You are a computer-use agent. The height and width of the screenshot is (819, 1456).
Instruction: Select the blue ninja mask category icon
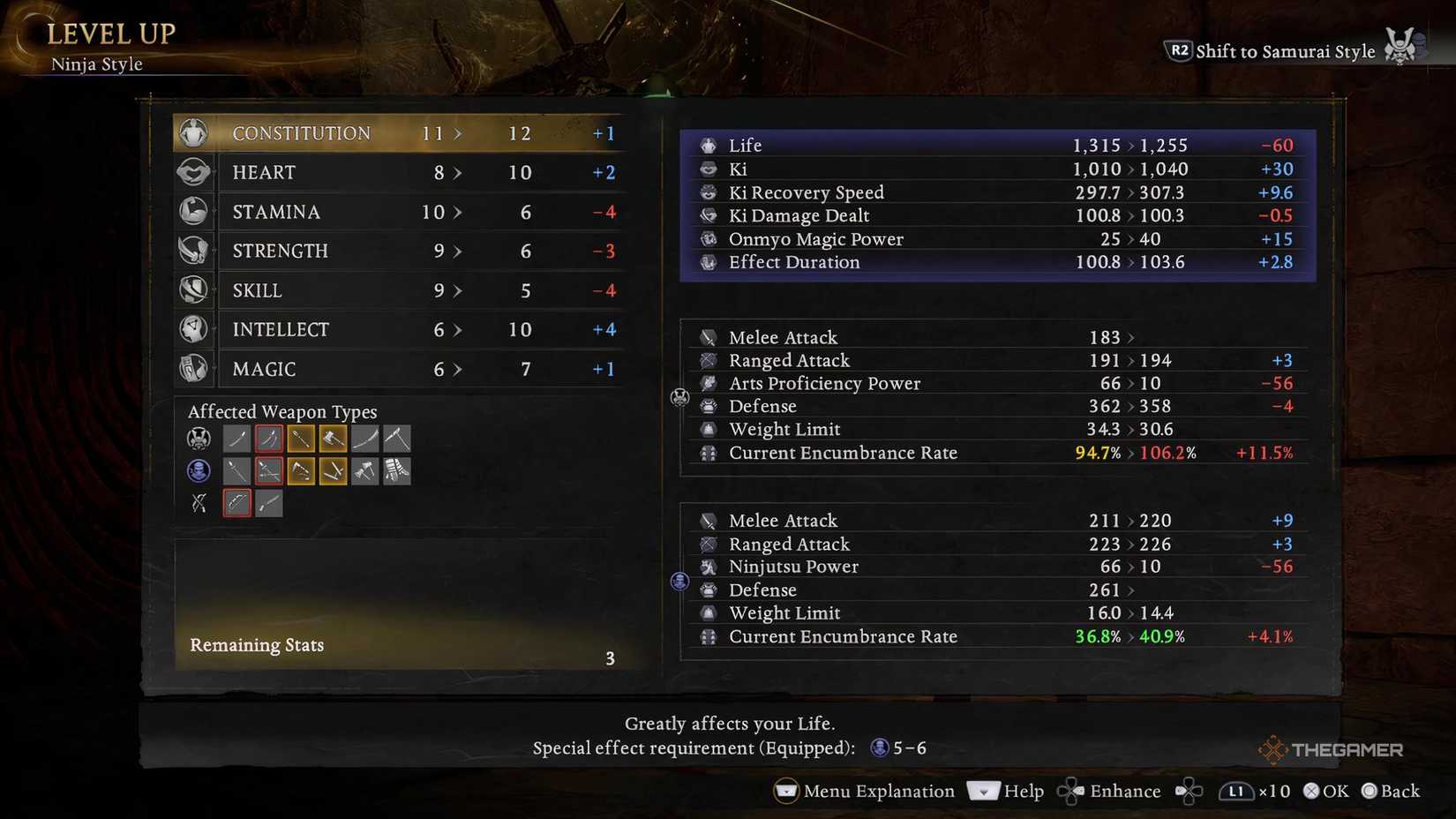click(199, 470)
